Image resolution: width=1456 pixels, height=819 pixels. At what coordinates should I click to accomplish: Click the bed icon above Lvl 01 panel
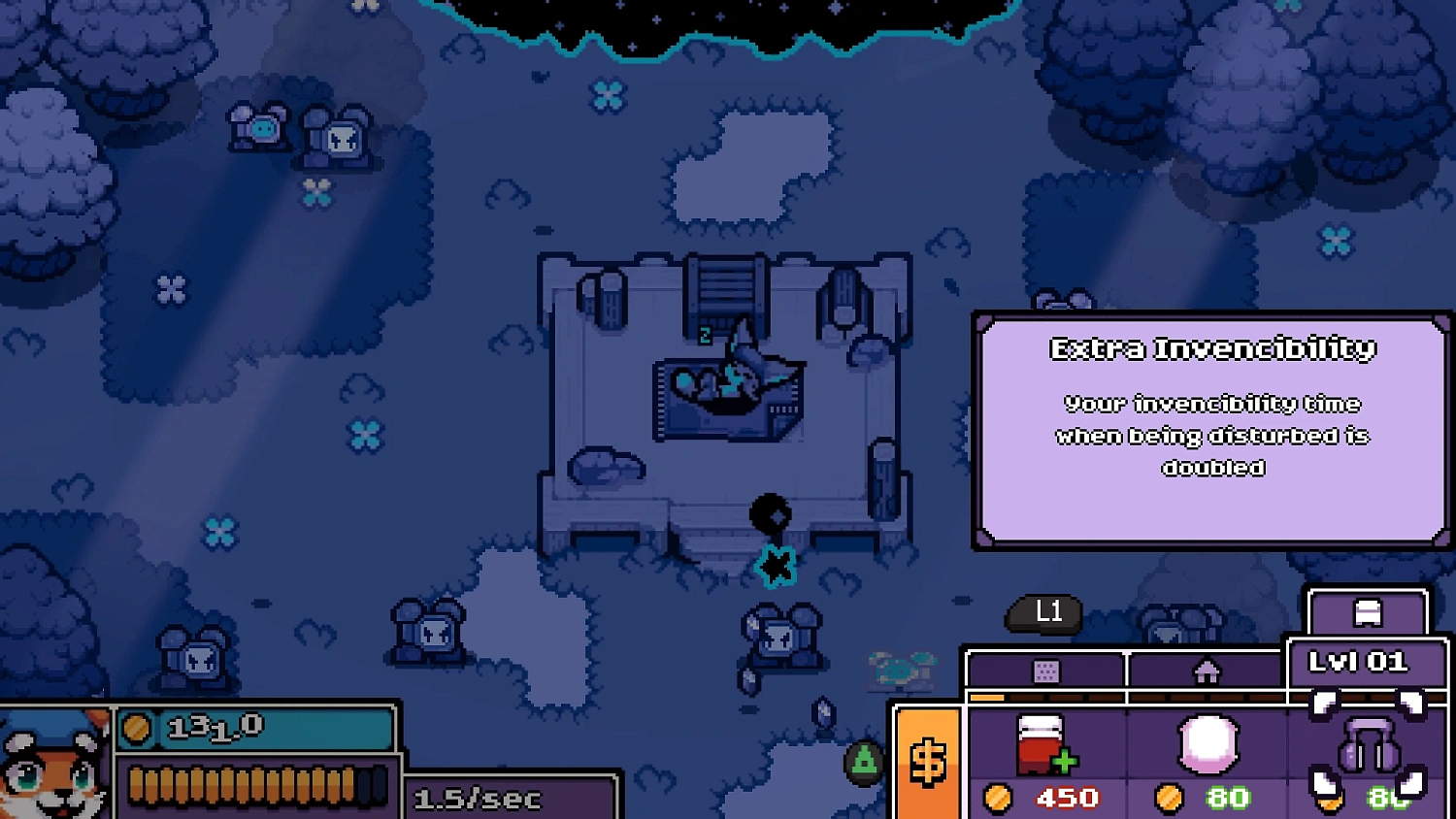pyautogui.click(x=1370, y=610)
